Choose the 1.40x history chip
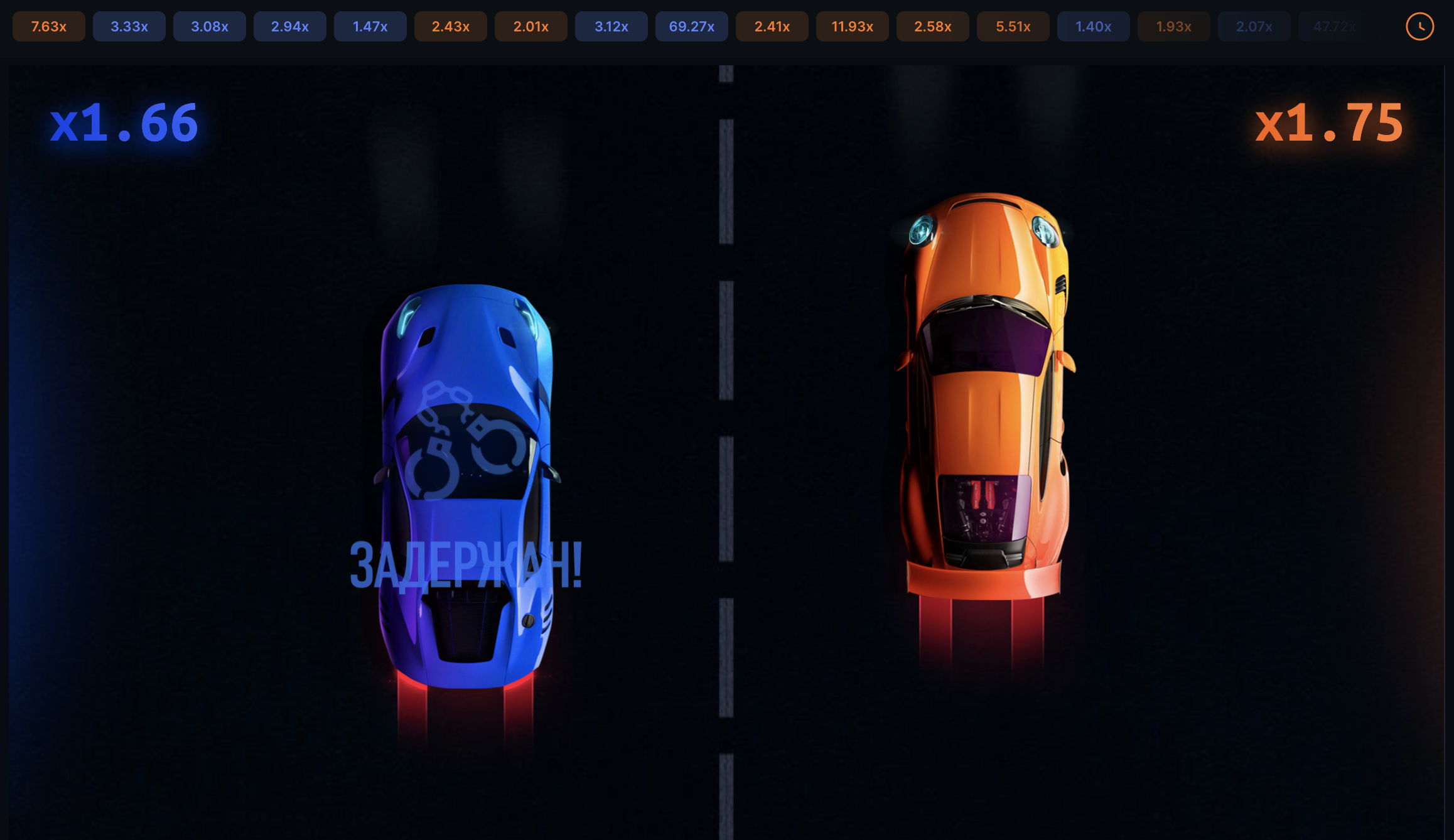The image size is (1454, 840). (x=1094, y=26)
